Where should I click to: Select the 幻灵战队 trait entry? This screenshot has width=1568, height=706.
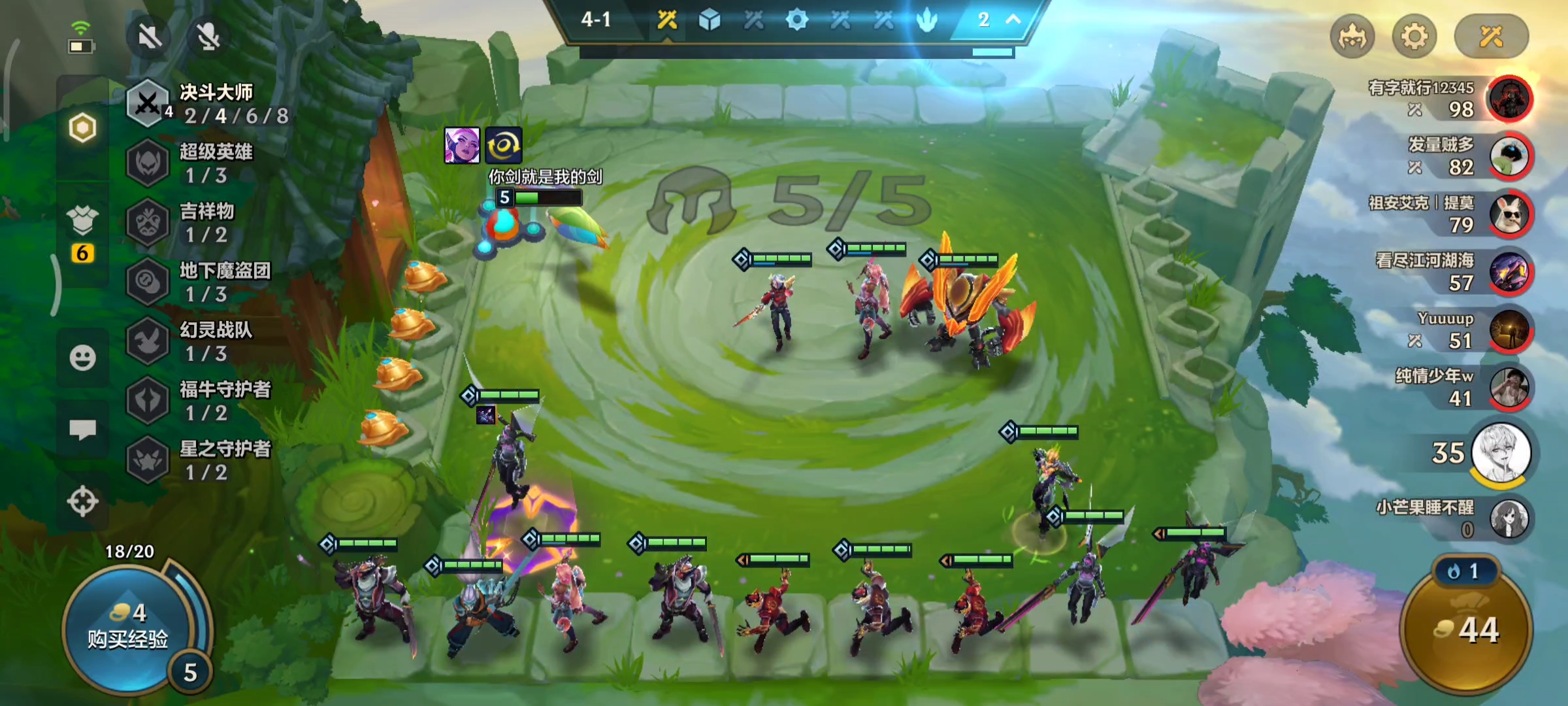pos(209,341)
